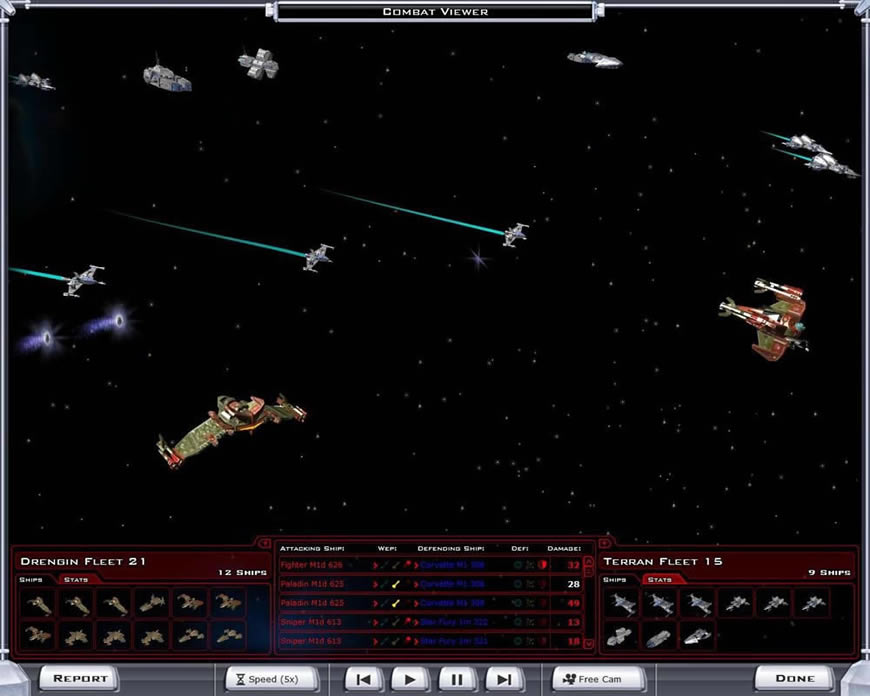Switch to Terran Fleet Stats tab
The image size is (870, 696).
tap(659, 580)
